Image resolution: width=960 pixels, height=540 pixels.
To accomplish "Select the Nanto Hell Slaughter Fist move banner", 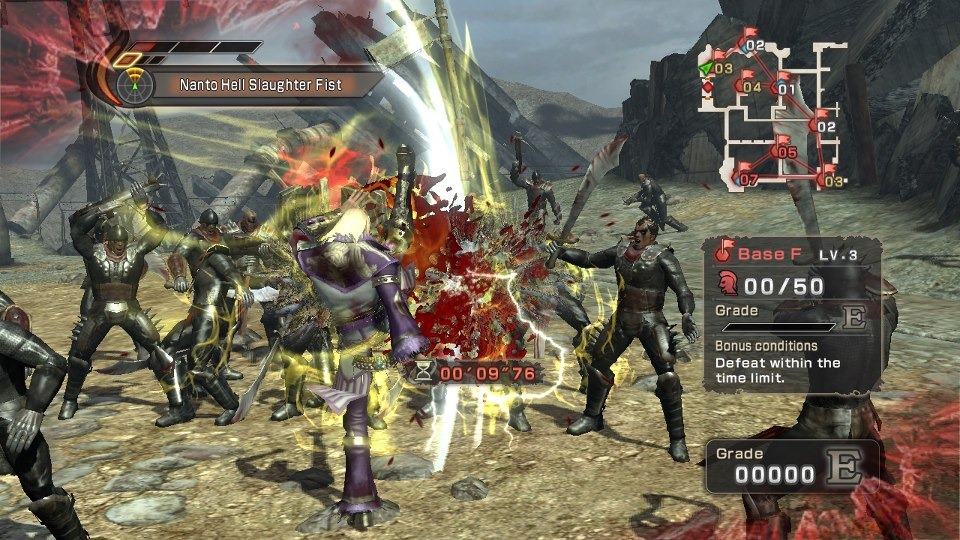I will coord(260,85).
